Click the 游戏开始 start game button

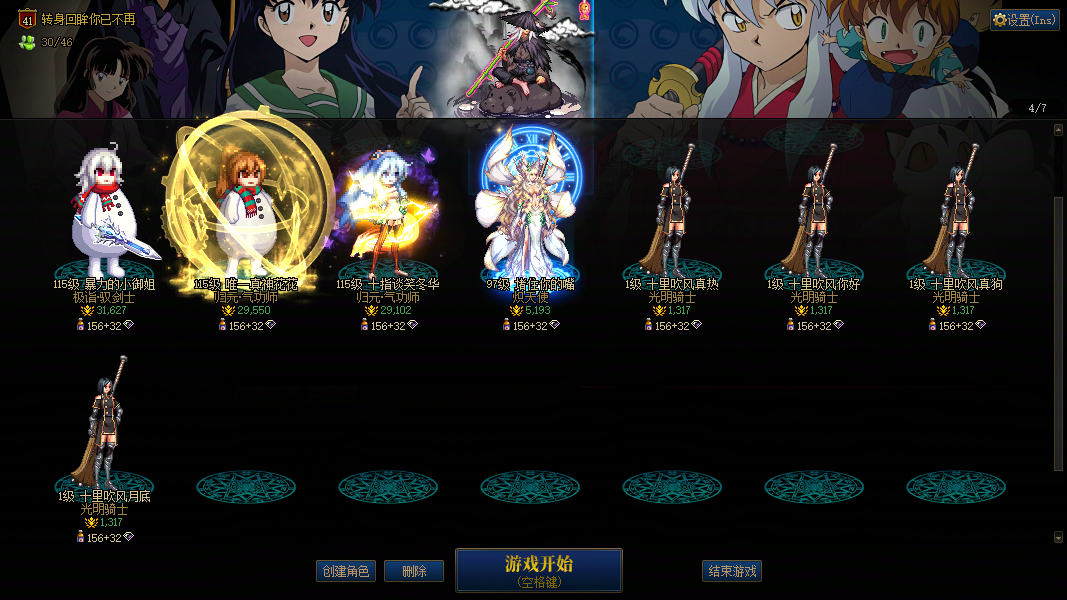tap(538, 570)
